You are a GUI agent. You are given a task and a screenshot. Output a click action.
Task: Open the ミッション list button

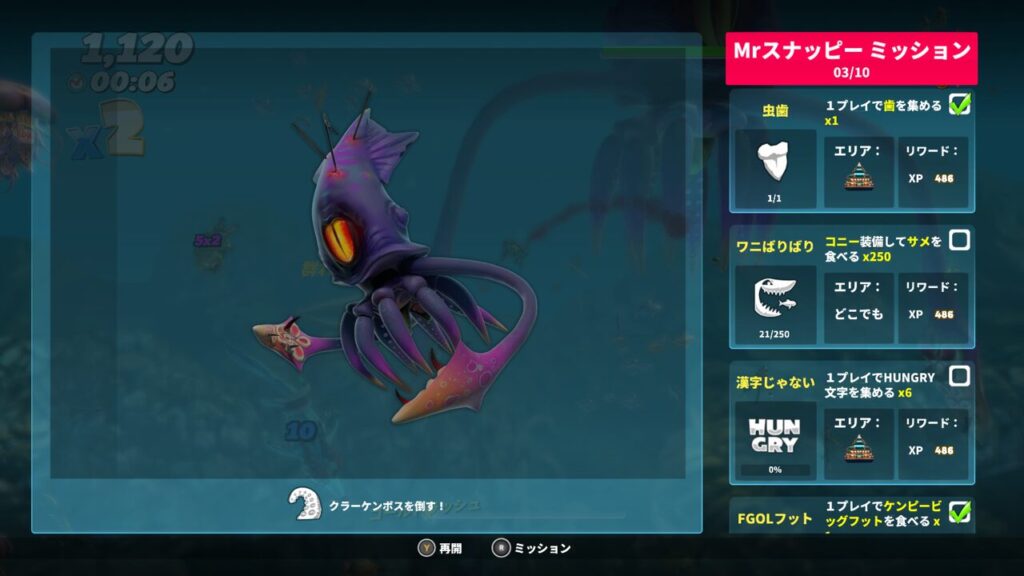pyautogui.click(x=531, y=548)
